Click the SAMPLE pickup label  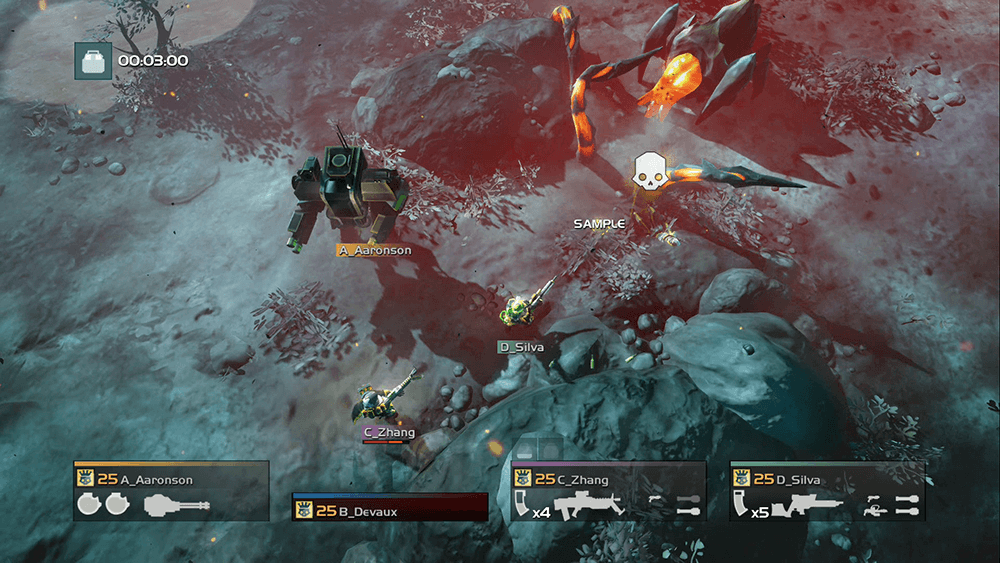599,224
